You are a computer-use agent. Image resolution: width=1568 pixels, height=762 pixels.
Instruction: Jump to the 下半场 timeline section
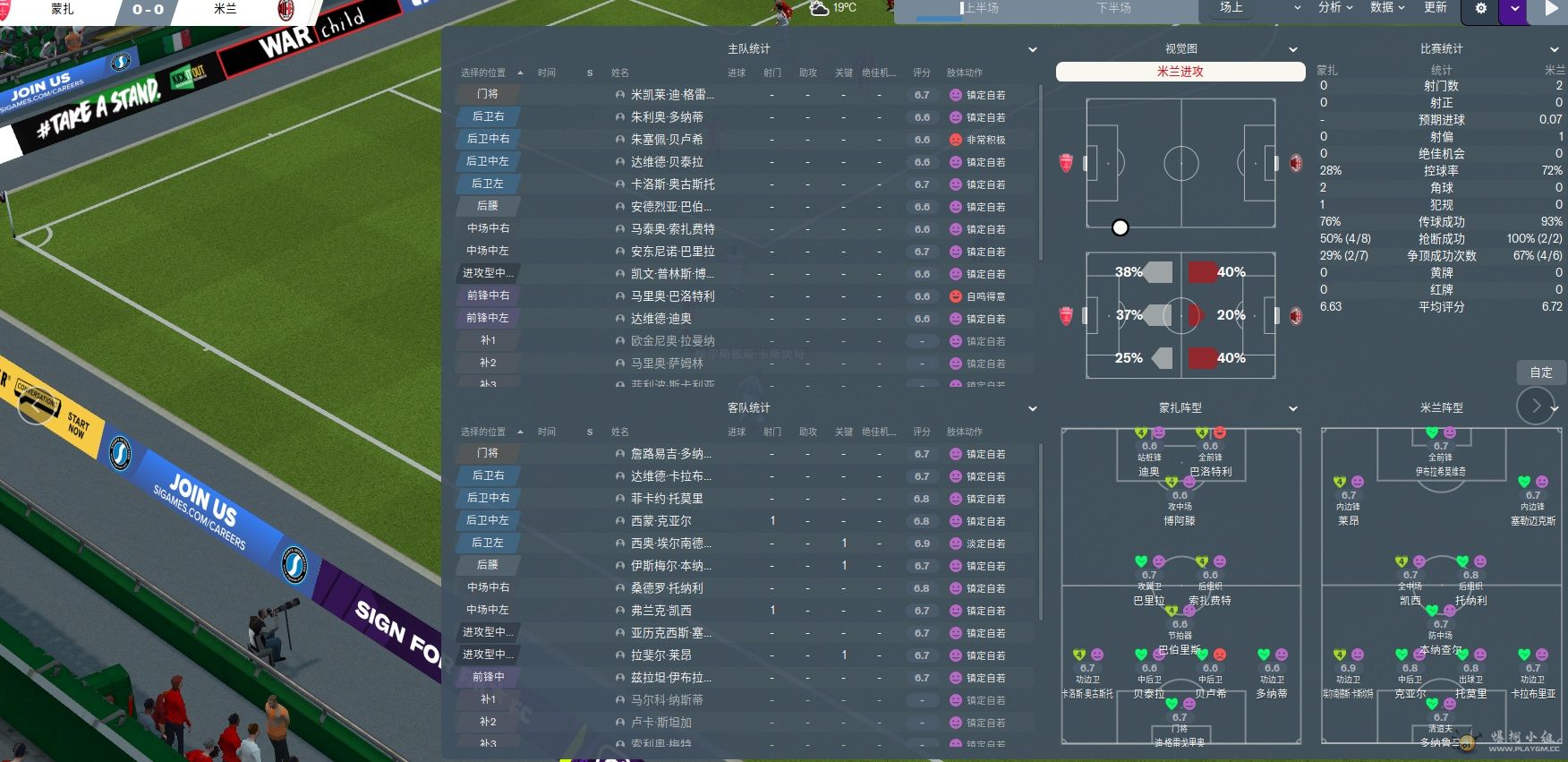tap(1114, 9)
